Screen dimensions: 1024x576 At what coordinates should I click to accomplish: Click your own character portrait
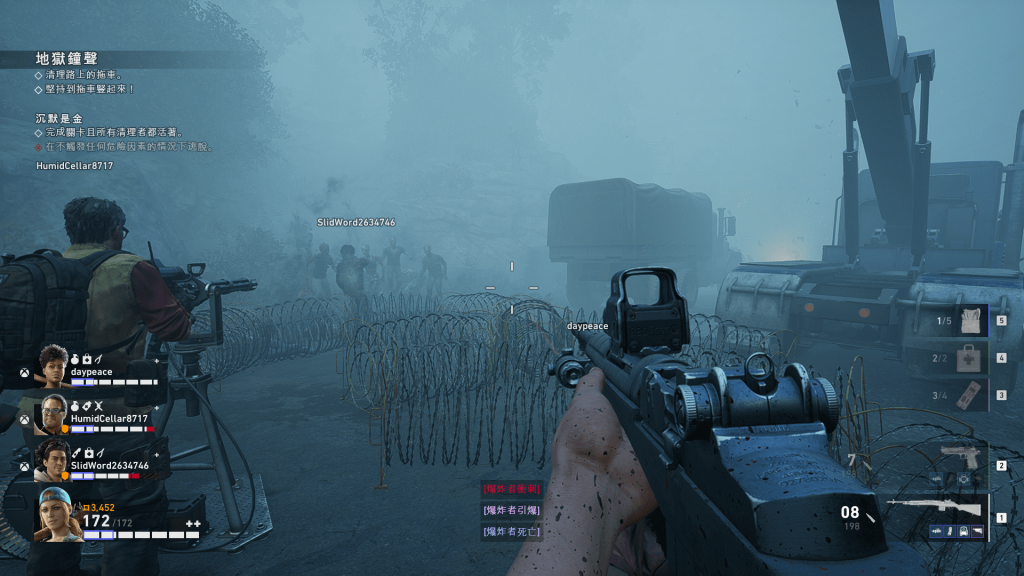[56, 516]
